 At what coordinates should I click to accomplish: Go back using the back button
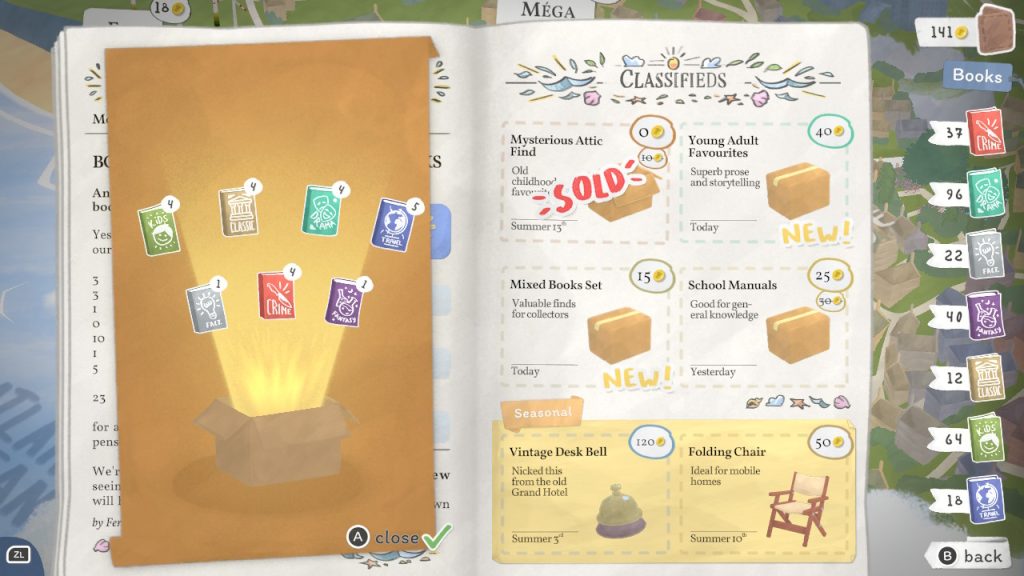(x=970, y=556)
